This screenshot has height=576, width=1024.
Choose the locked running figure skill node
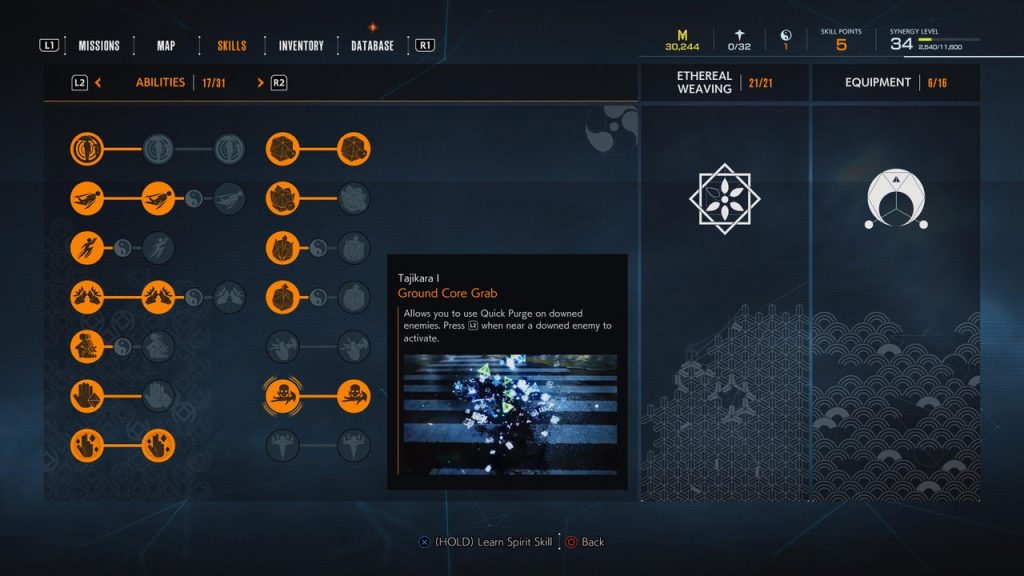158,247
